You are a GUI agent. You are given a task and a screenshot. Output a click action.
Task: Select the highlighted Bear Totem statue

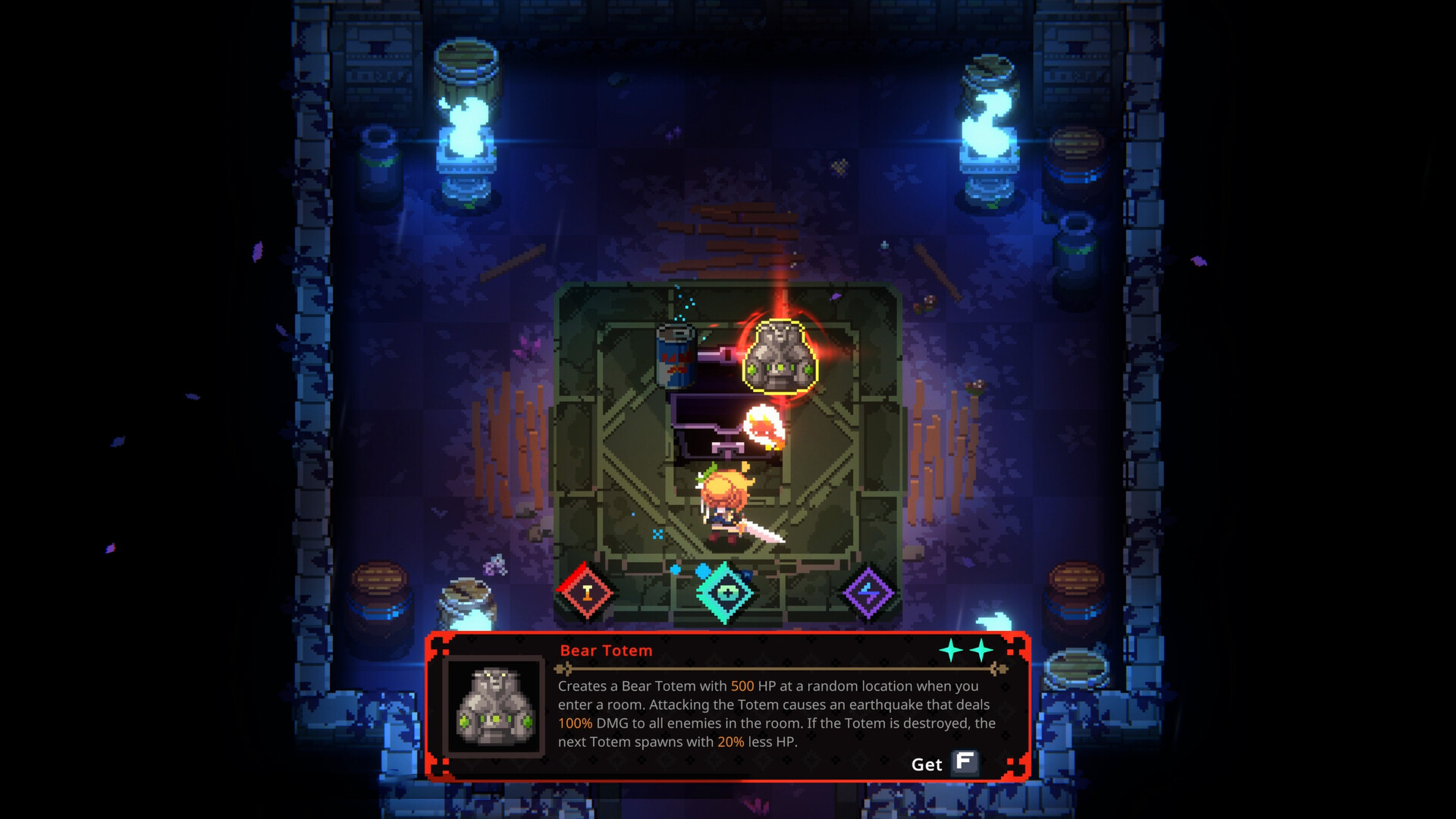780,356
